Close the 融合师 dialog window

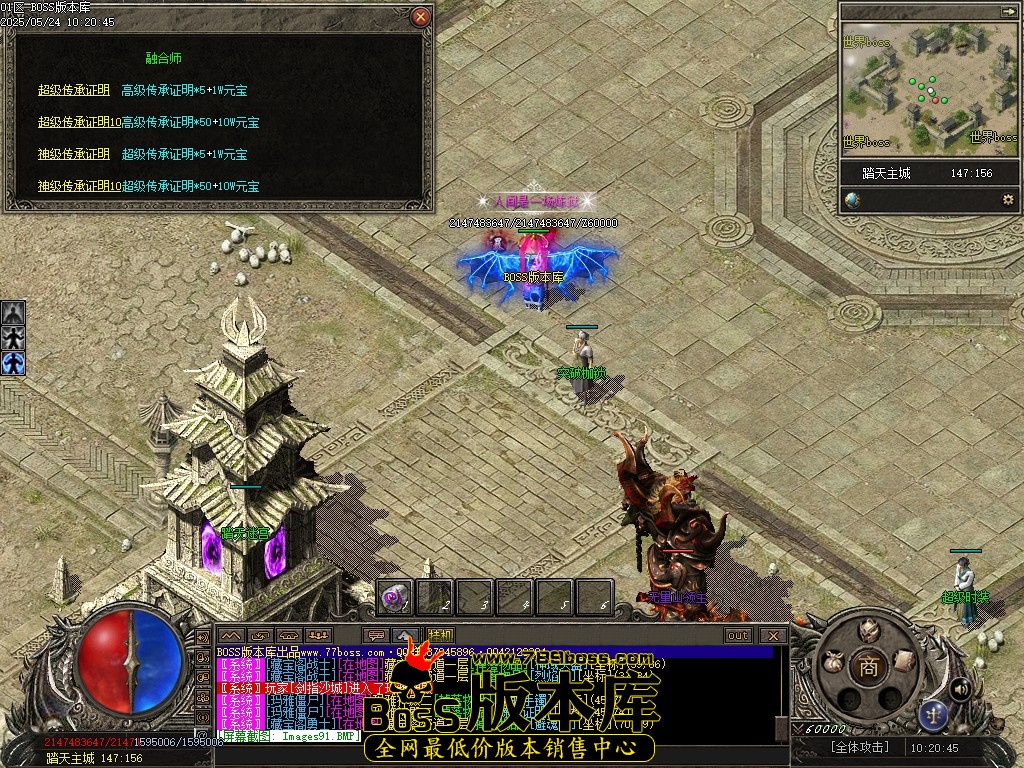[421, 17]
